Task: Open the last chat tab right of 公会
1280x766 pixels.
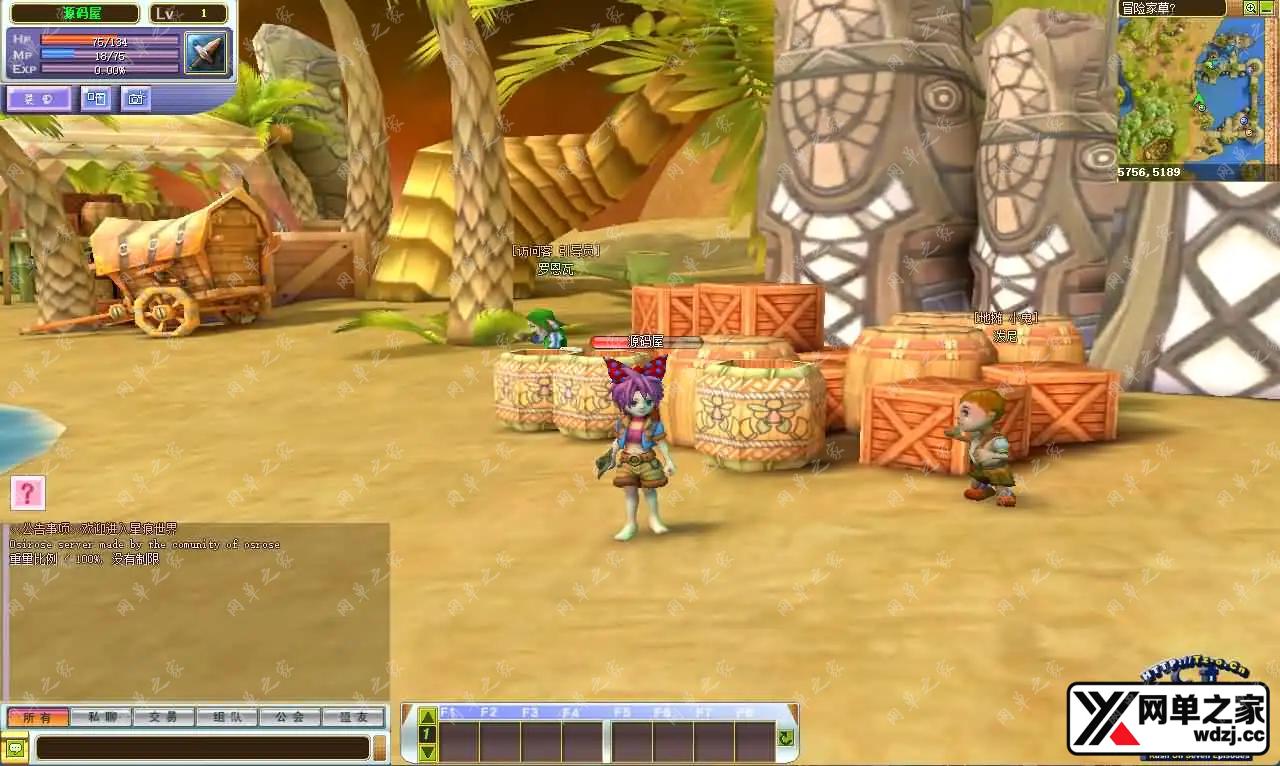Action: click(353, 717)
